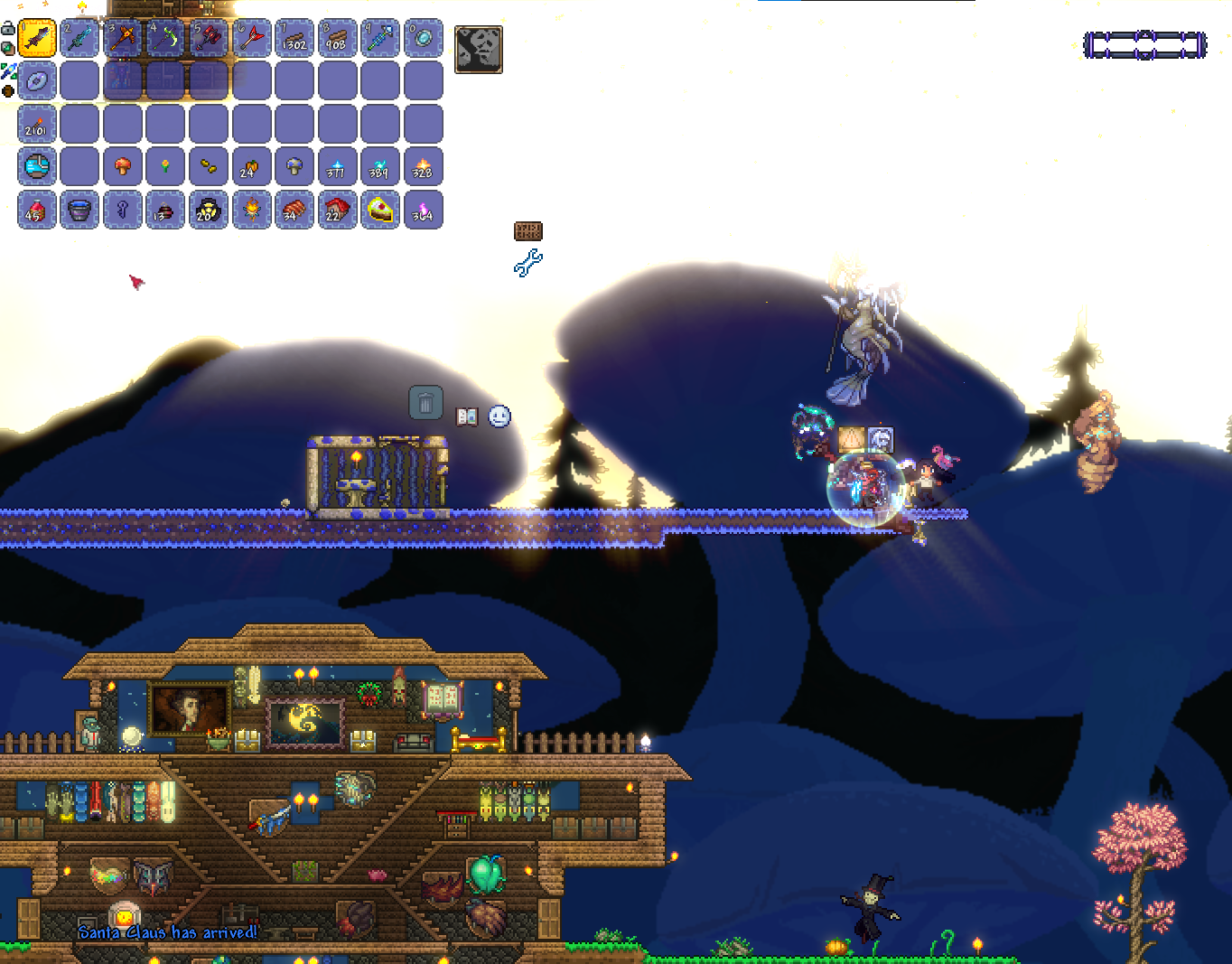
Task: Open the trash can slot
Action: click(425, 403)
